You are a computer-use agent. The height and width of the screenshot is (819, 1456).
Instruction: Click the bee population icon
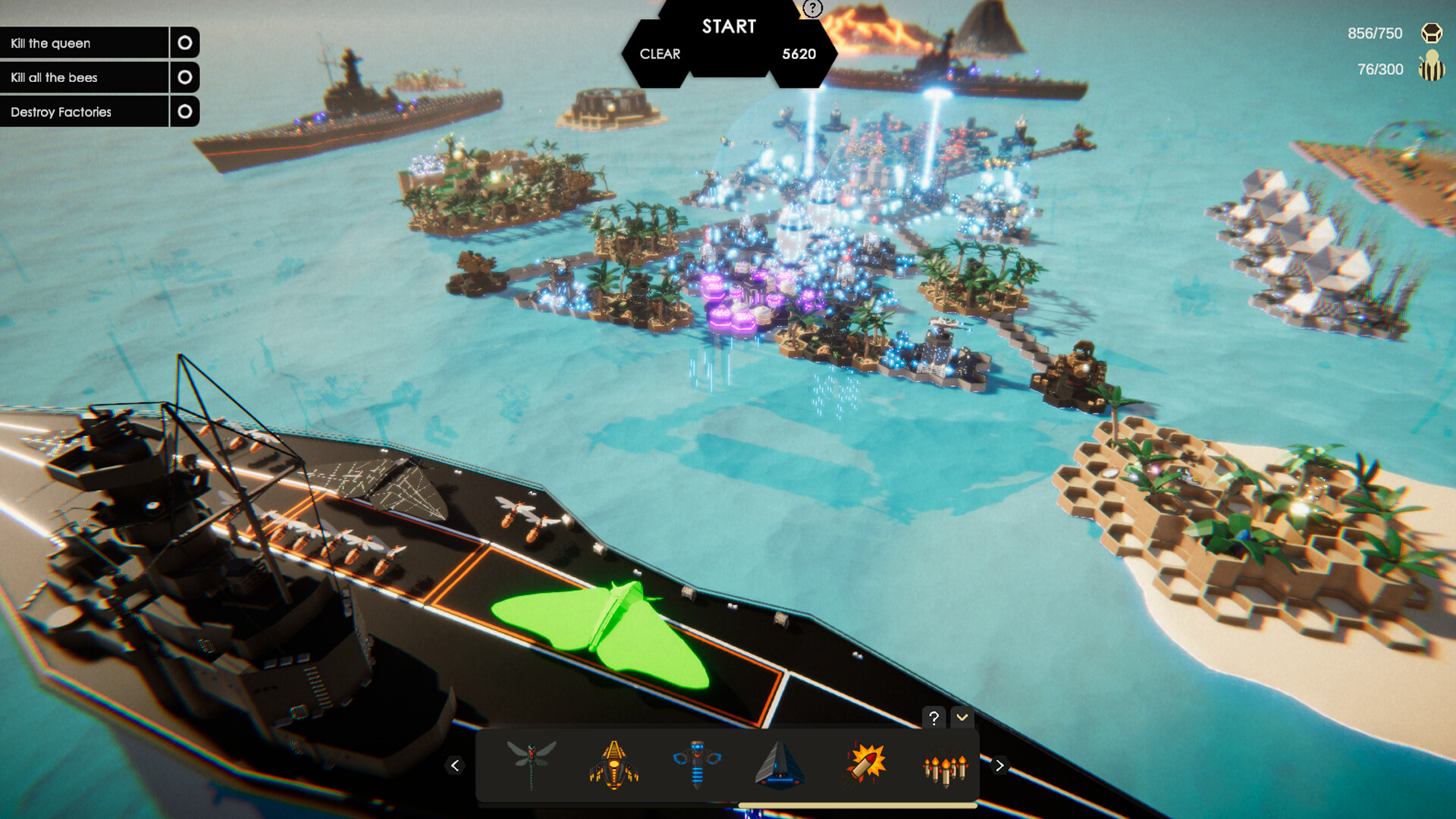pos(1432,67)
